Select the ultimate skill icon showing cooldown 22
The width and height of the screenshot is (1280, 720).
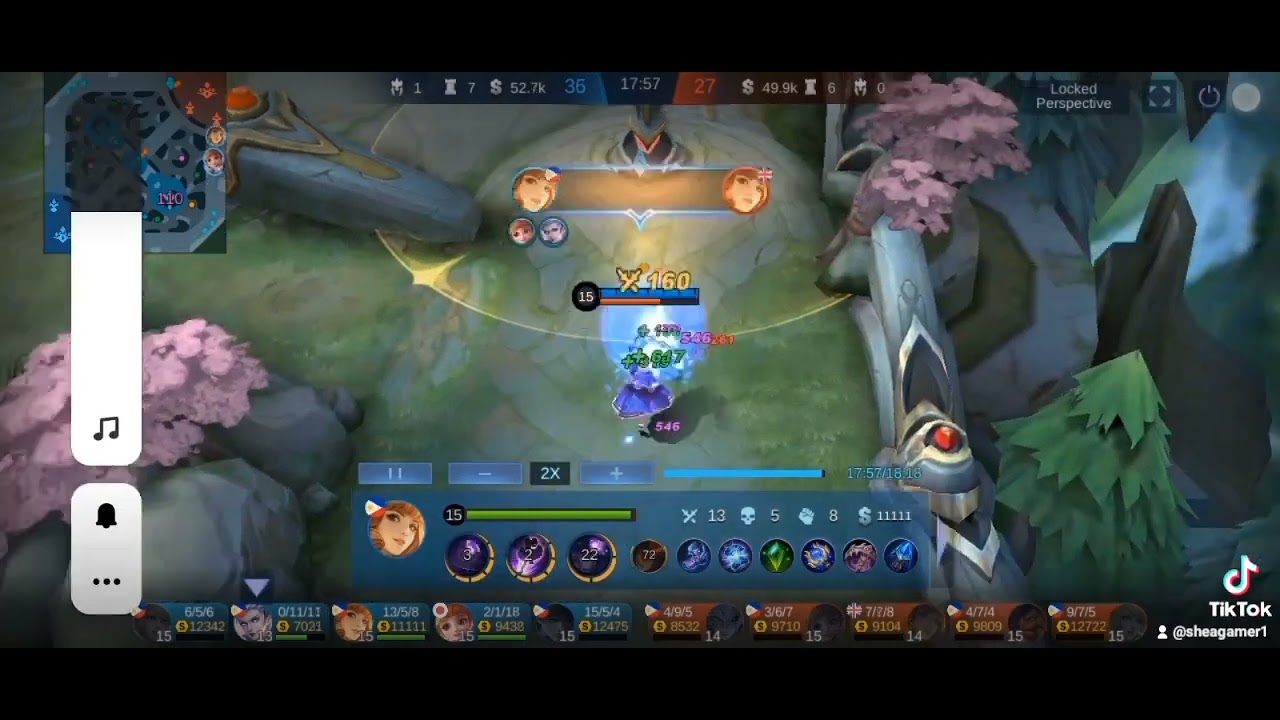pyautogui.click(x=590, y=555)
